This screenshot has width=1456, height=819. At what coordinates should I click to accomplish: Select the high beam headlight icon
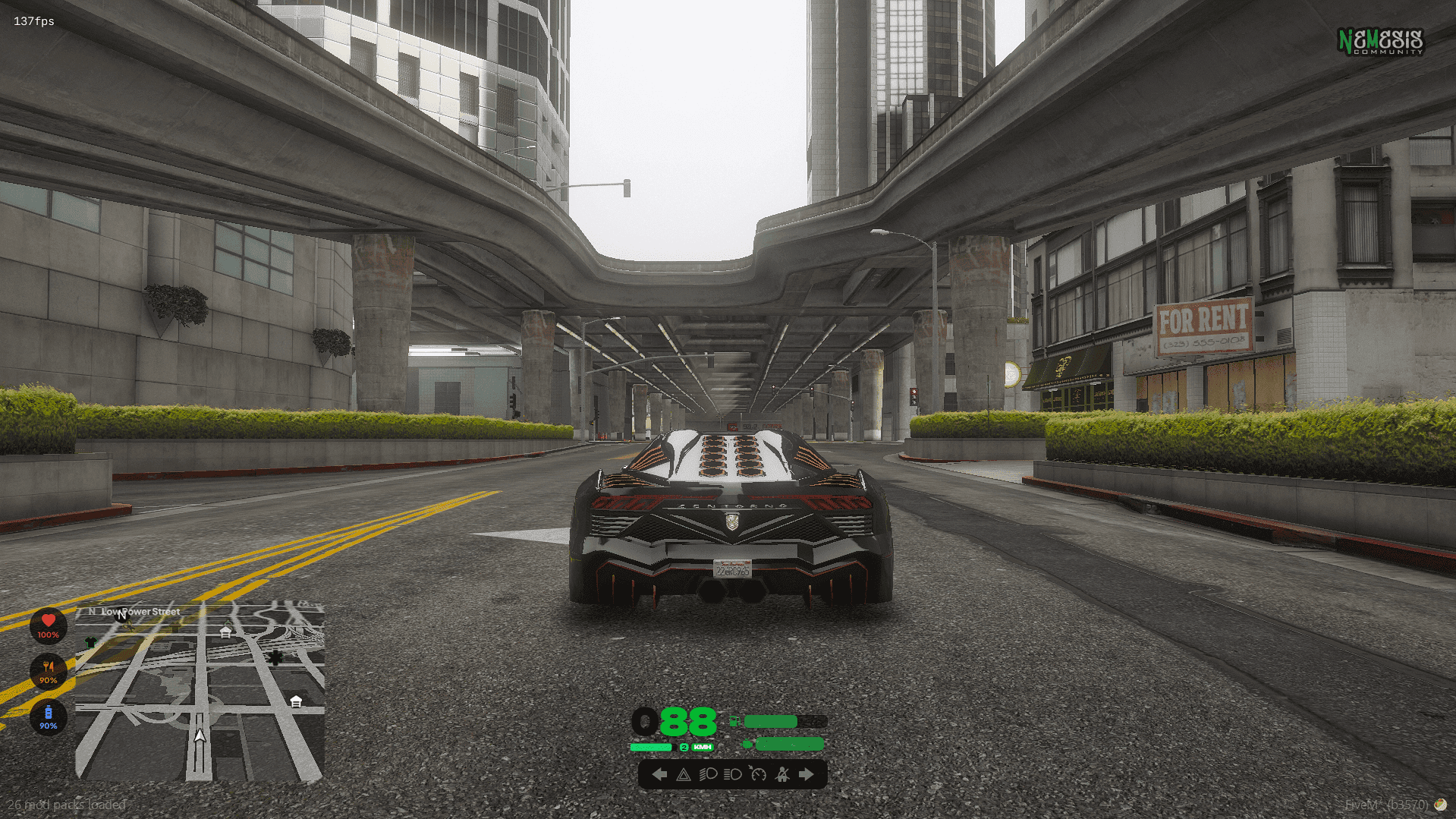tap(732, 775)
